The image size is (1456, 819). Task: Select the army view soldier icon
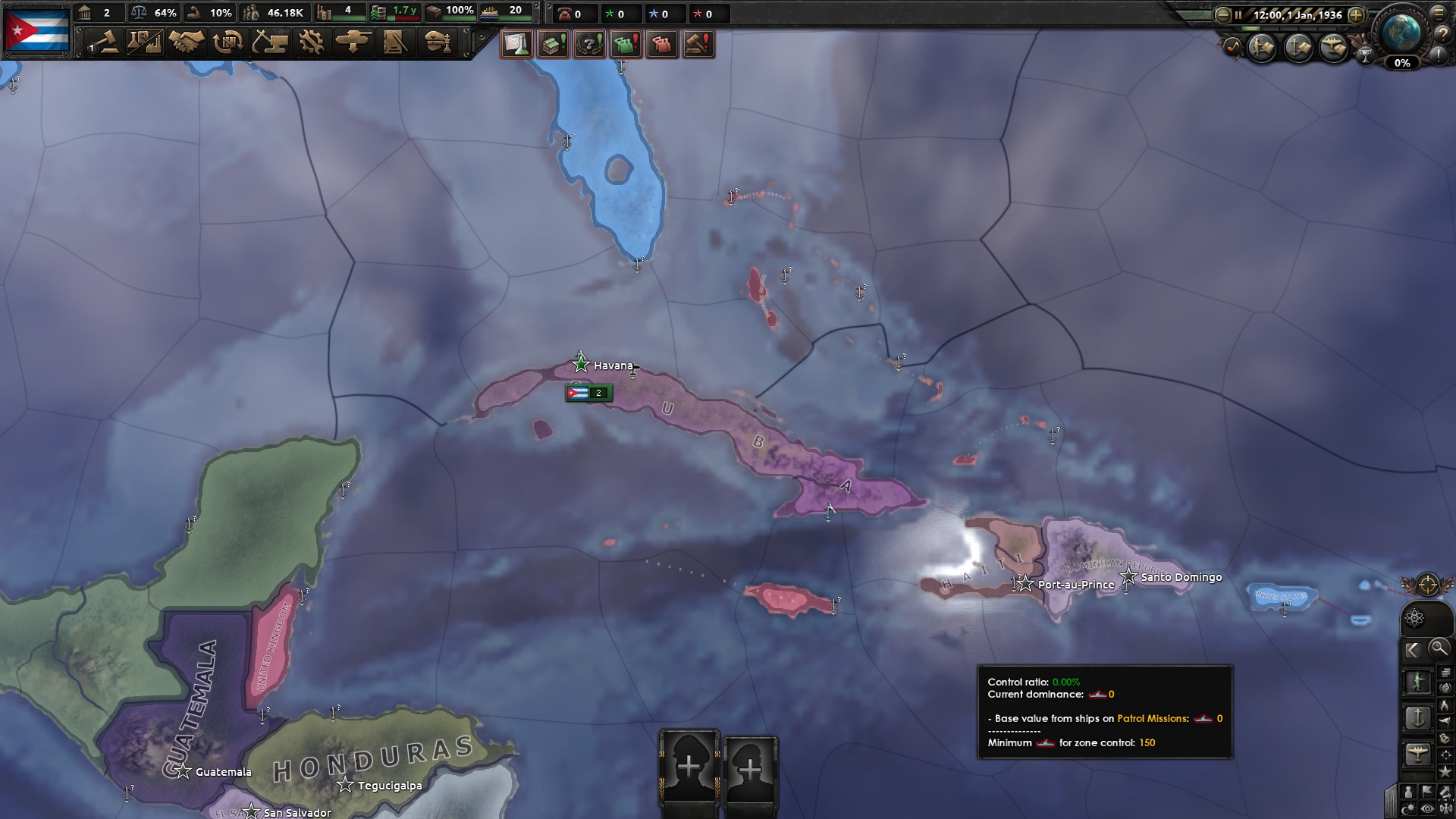pos(1419,682)
